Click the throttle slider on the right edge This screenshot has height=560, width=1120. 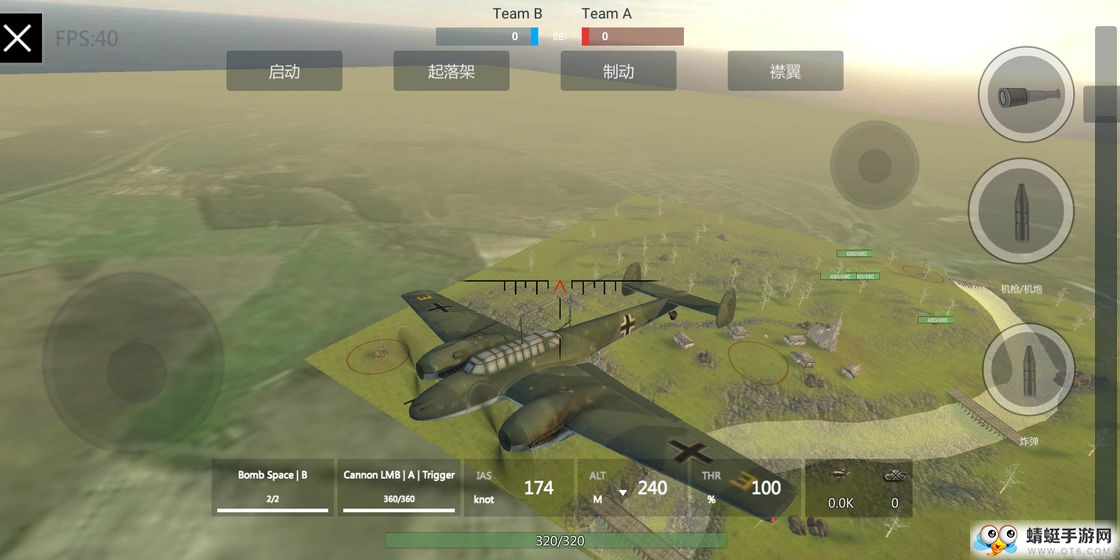pyautogui.click(x=1100, y=103)
